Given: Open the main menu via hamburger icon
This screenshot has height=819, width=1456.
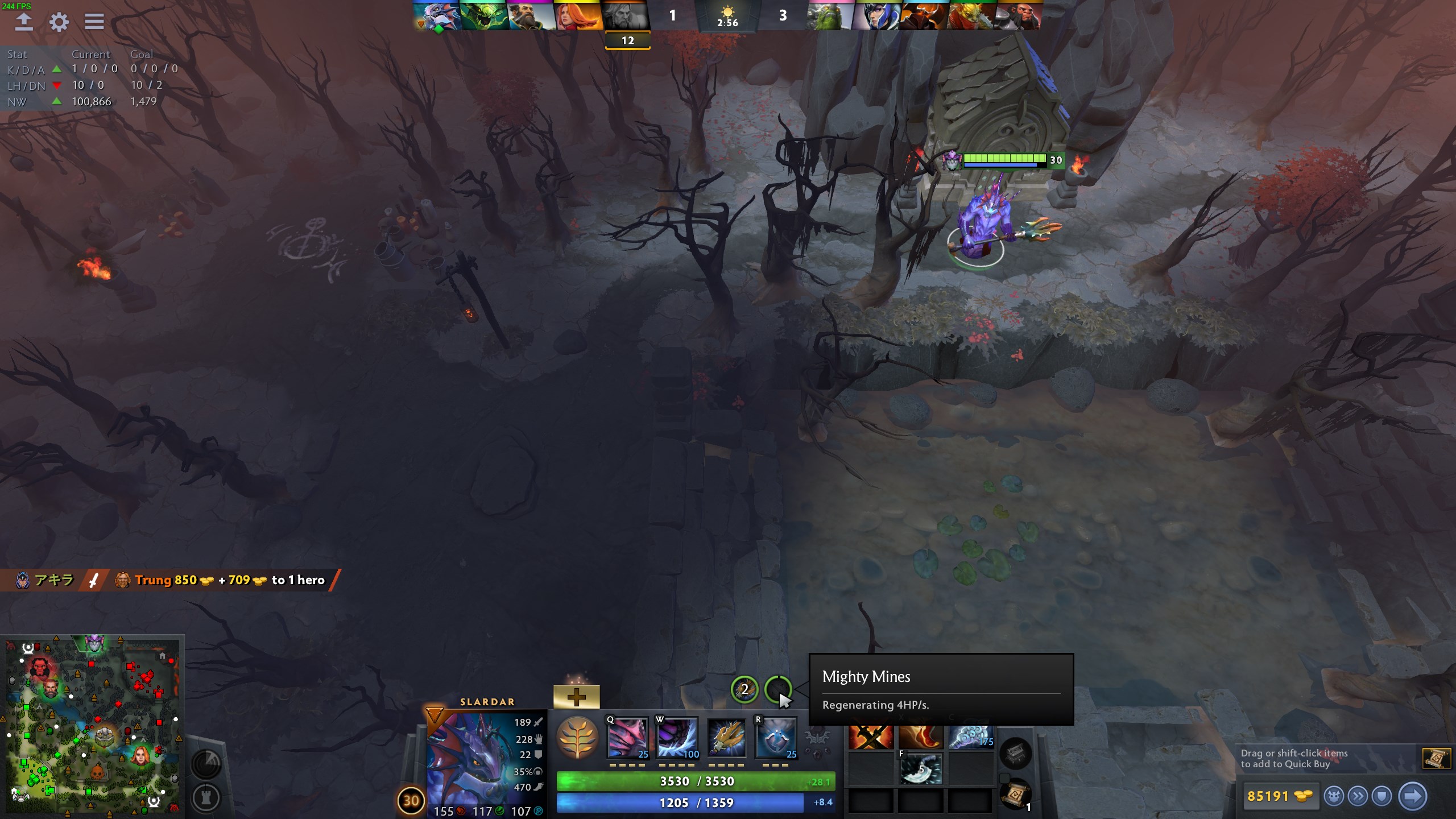Looking at the screenshot, I should [x=94, y=22].
